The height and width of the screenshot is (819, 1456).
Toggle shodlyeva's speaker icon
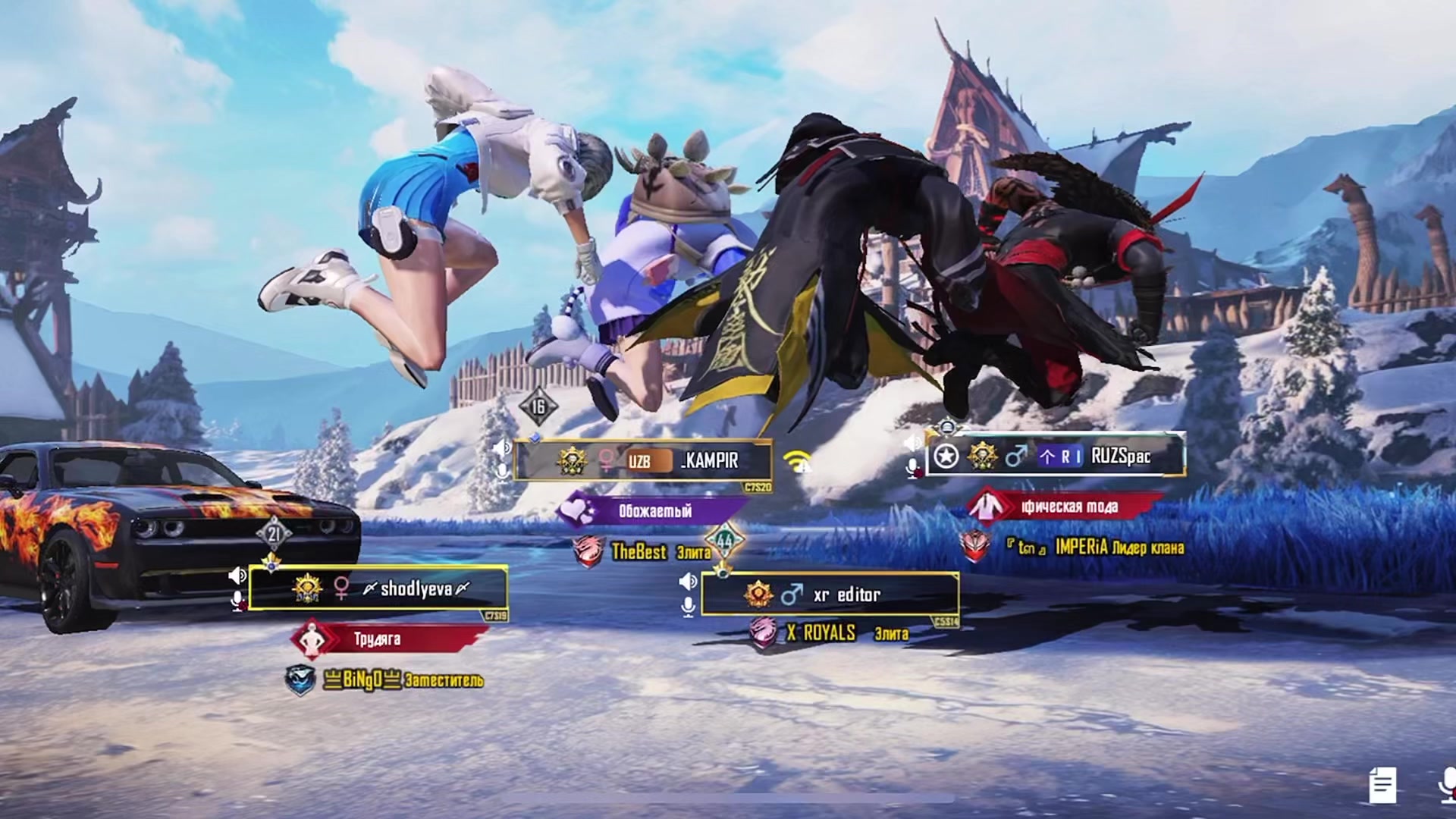pos(237,576)
